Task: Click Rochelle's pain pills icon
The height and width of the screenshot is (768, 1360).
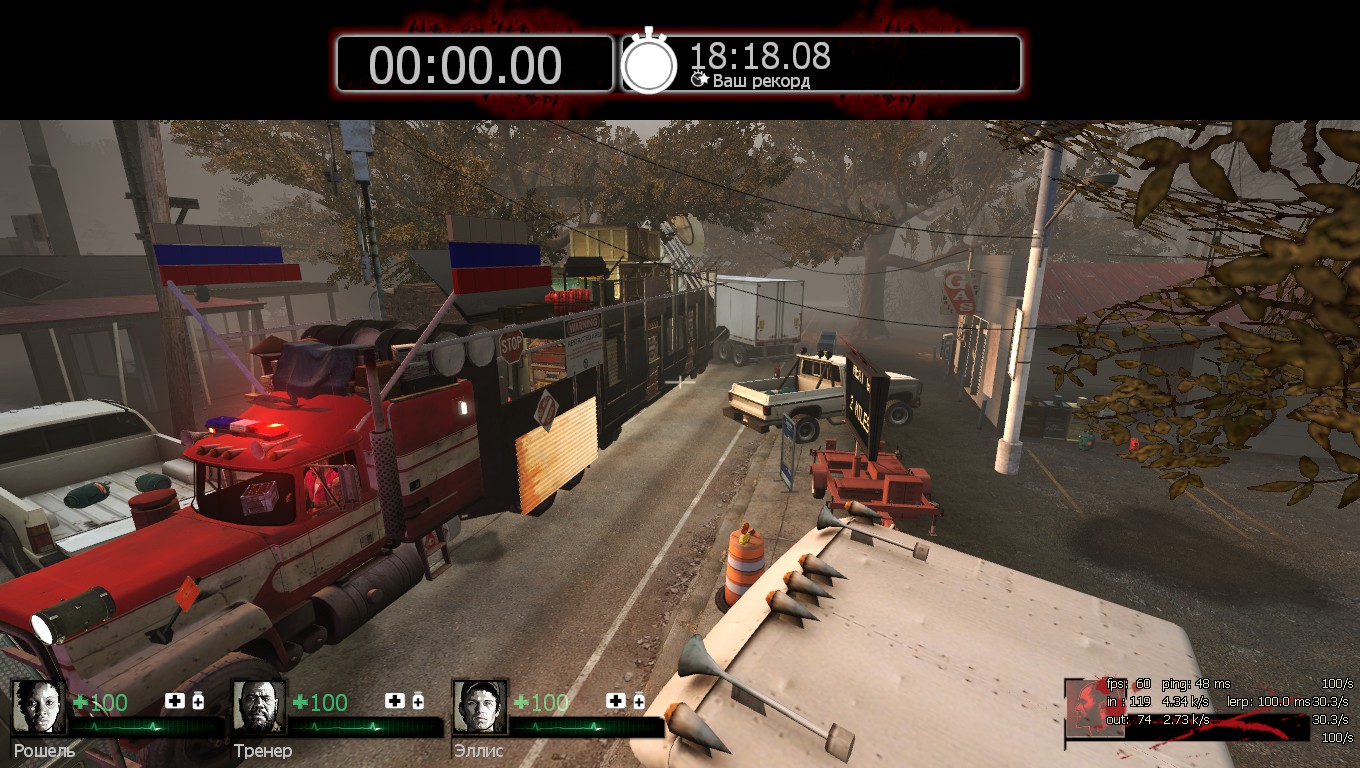Action: tap(198, 701)
